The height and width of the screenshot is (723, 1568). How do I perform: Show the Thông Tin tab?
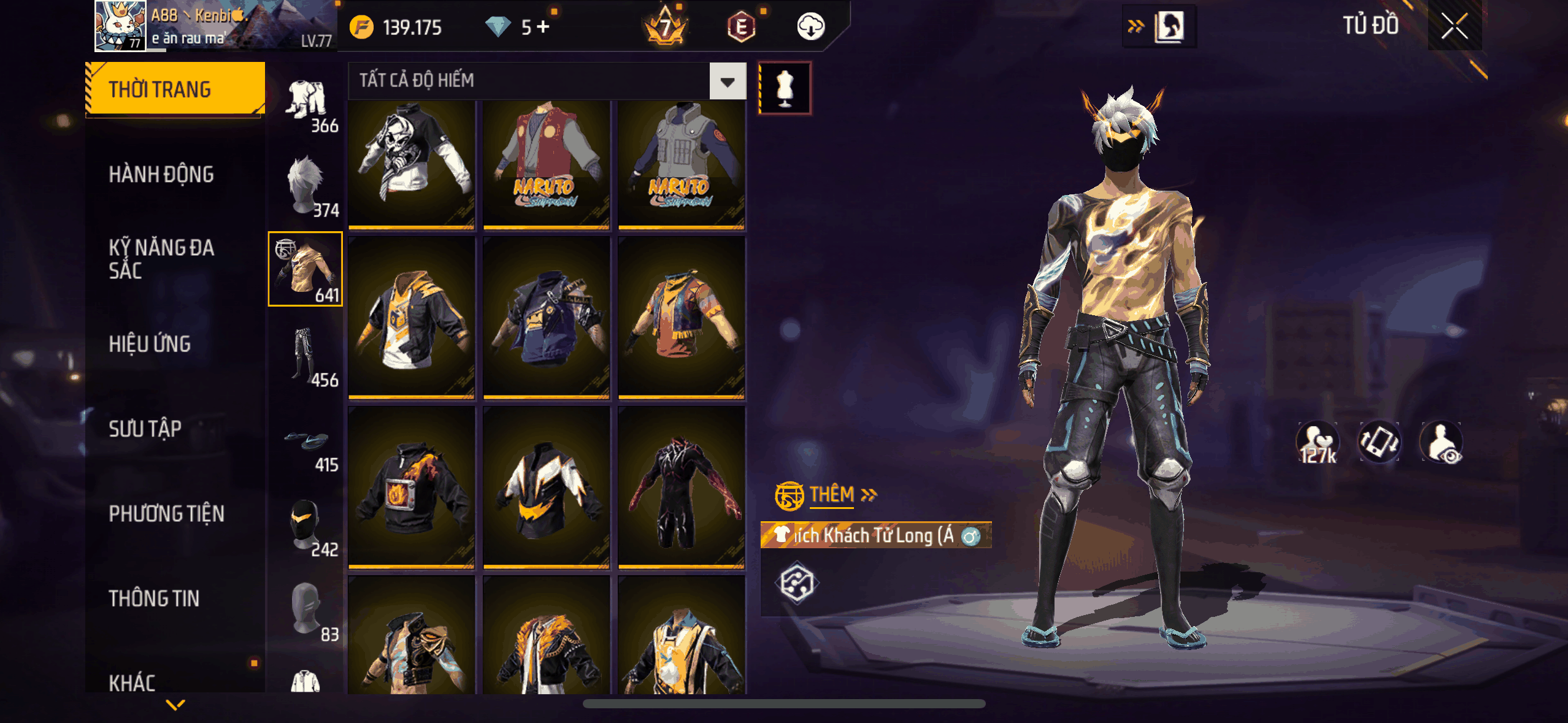154,599
